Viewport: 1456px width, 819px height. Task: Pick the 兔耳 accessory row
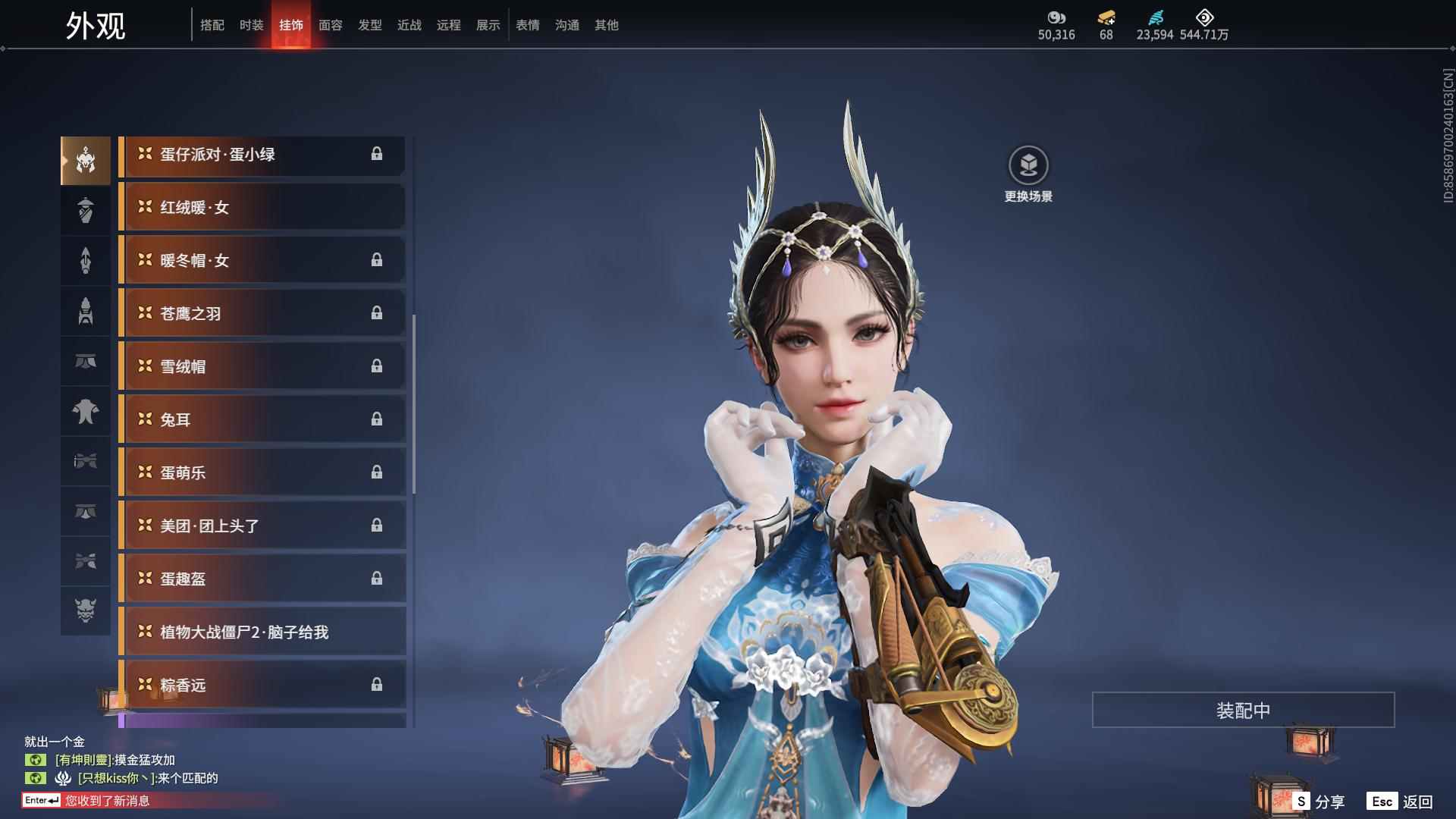262,419
